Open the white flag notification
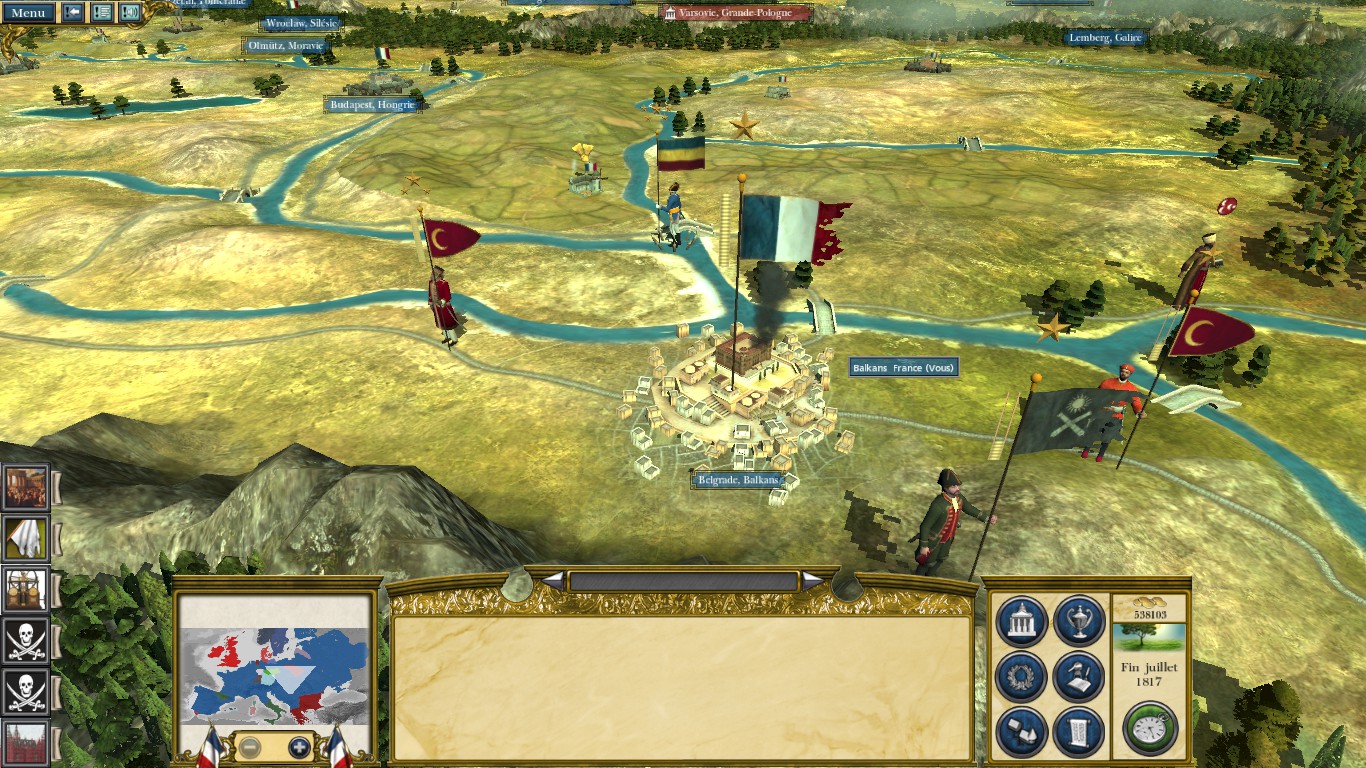The height and width of the screenshot is (768, 1366). point(25,538)
